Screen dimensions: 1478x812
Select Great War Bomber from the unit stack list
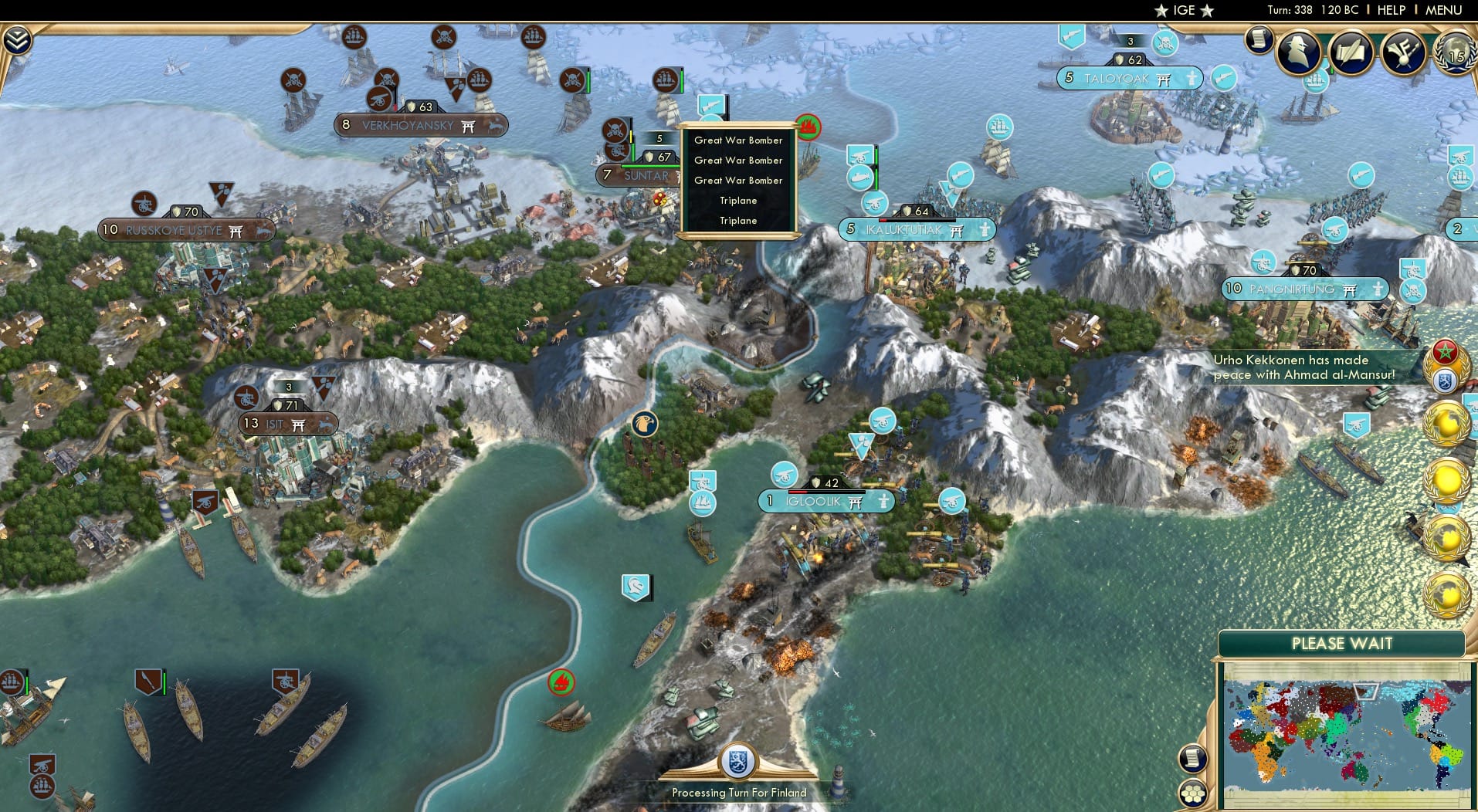[738, 140]
